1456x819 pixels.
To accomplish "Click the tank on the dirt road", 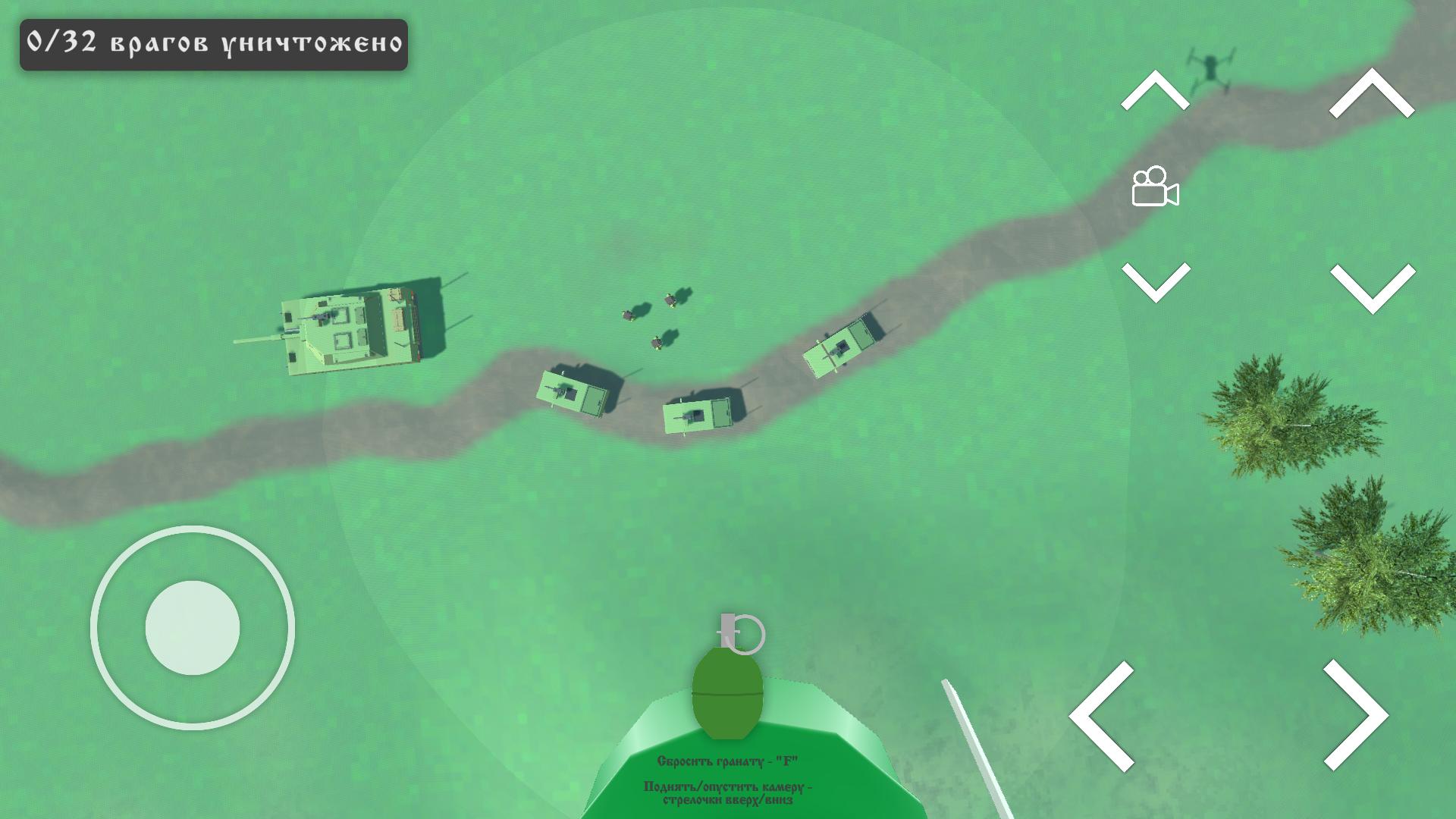I will tap(349, 330).
